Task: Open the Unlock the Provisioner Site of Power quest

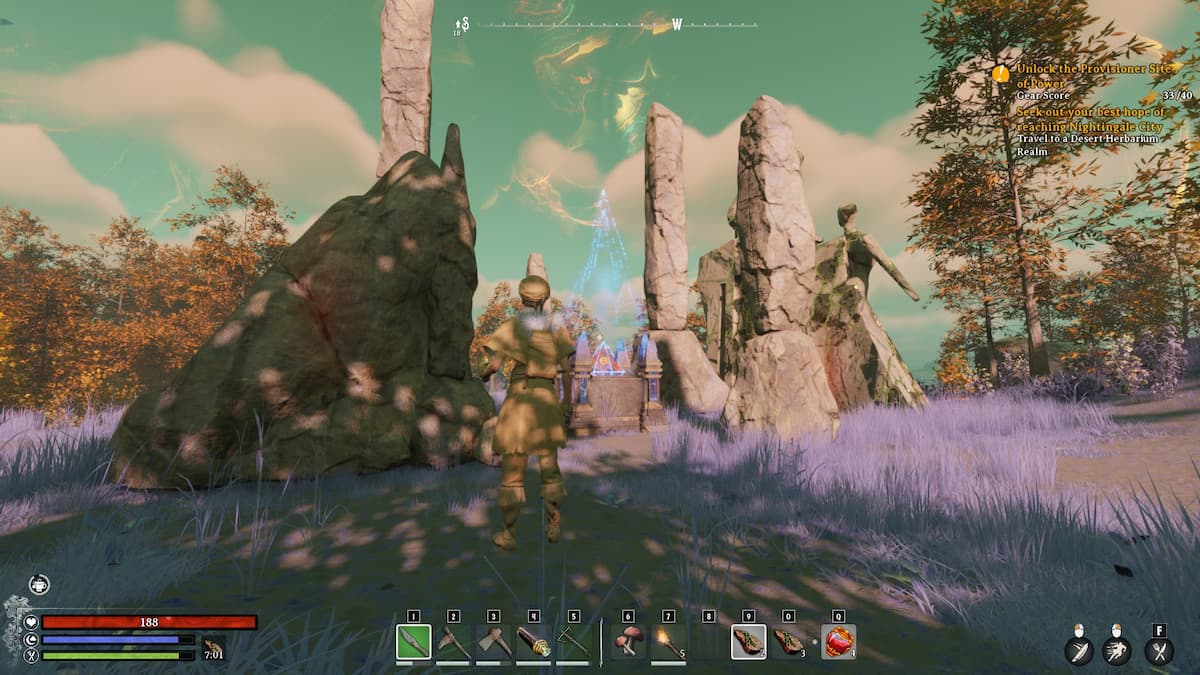Action: 1088,75
